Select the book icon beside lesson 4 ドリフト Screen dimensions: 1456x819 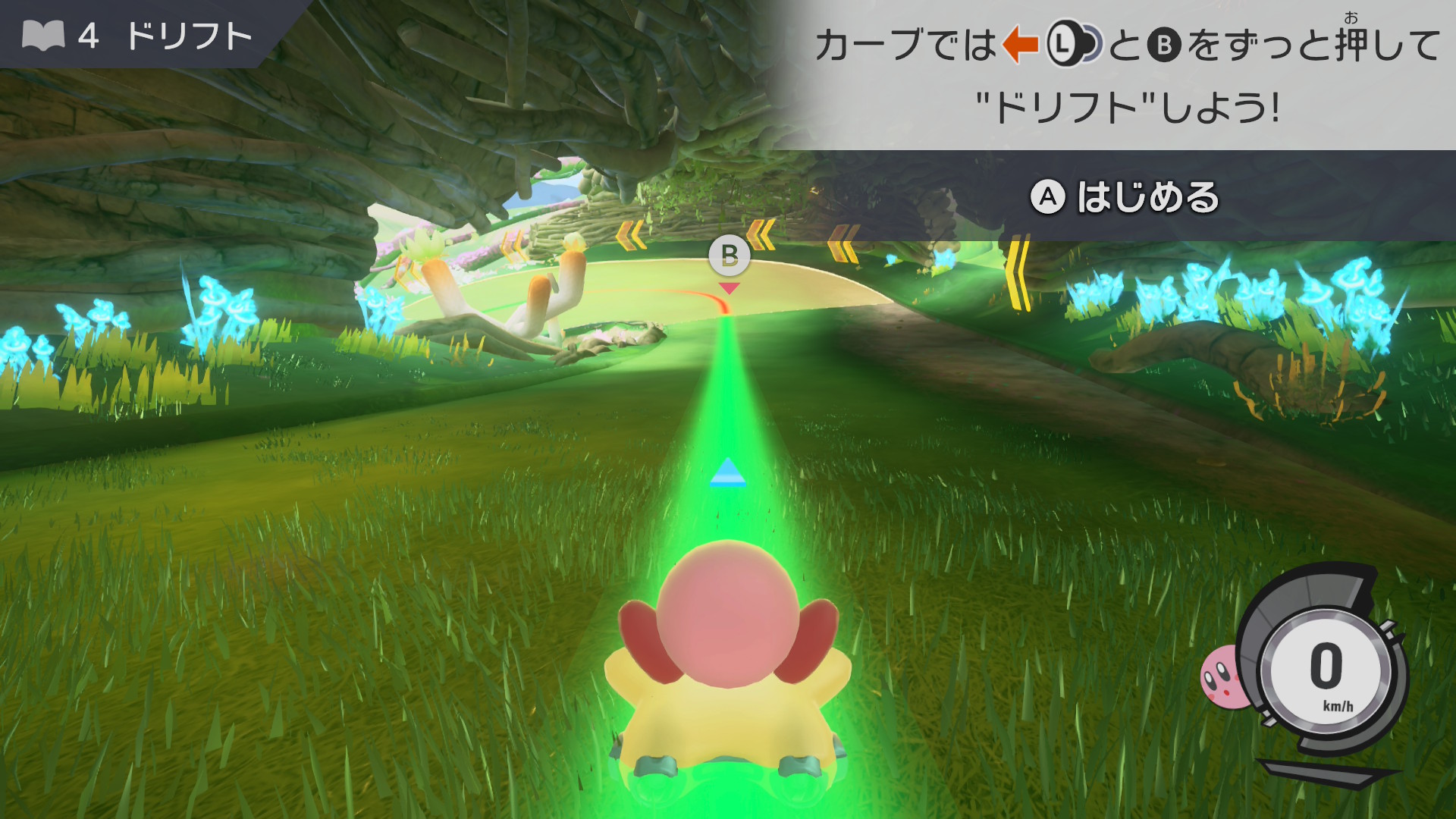43,36
